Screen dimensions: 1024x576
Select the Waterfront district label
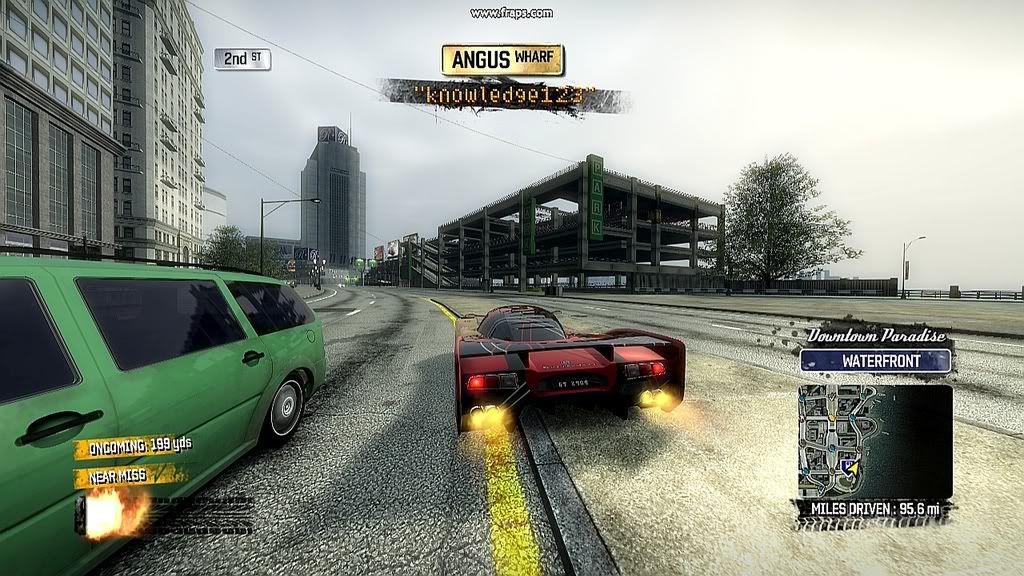875,361
